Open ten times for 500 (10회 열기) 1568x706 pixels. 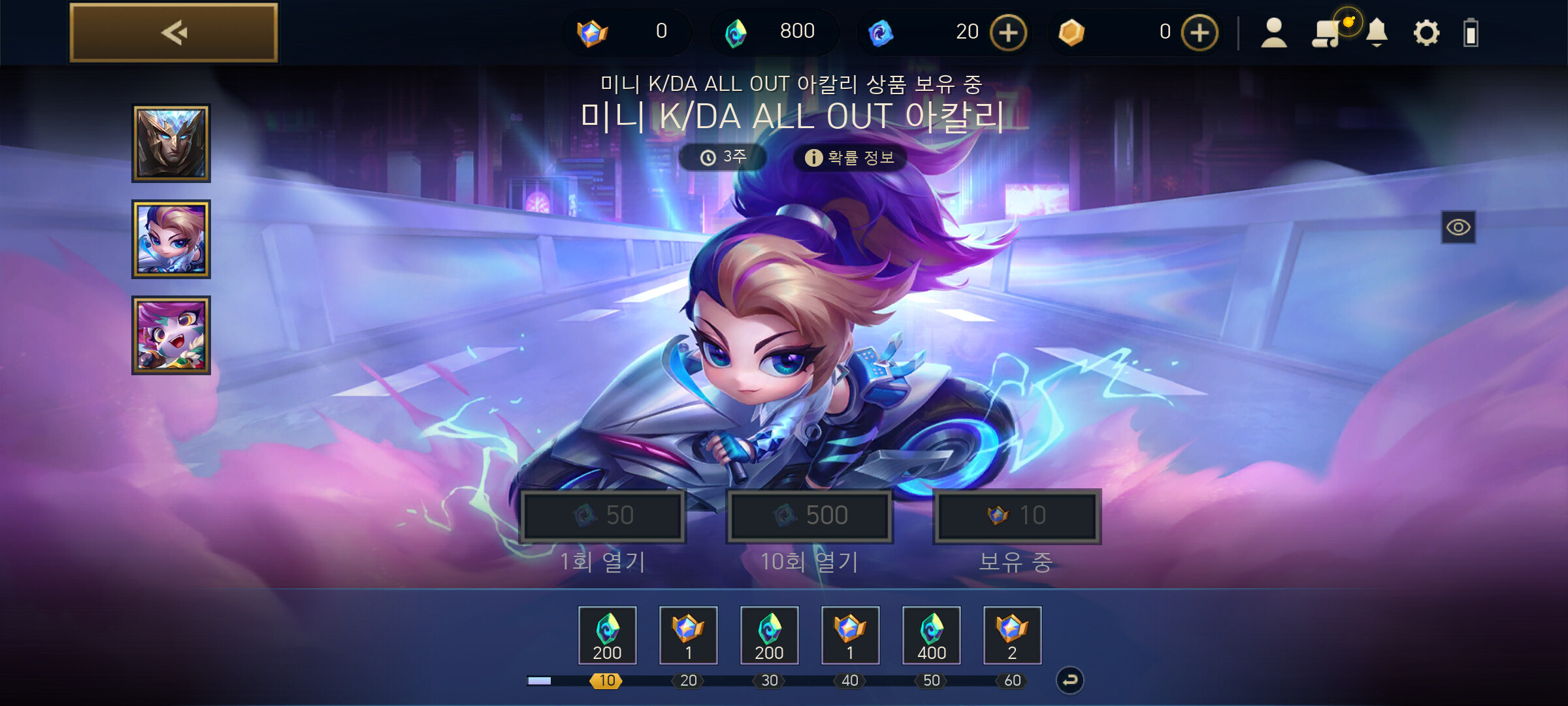809,516
